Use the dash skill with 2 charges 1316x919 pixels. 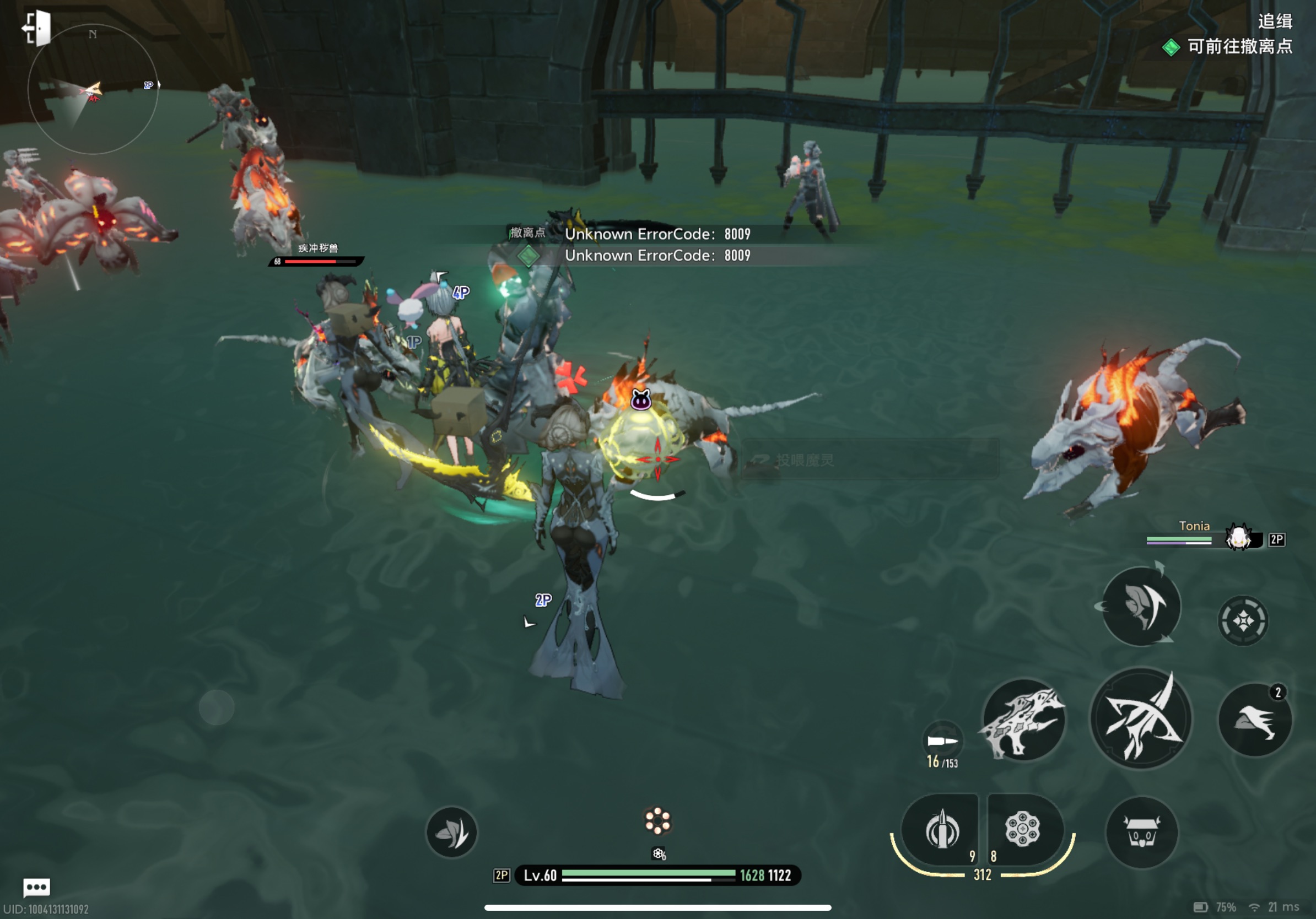(x=1255, y=720)
